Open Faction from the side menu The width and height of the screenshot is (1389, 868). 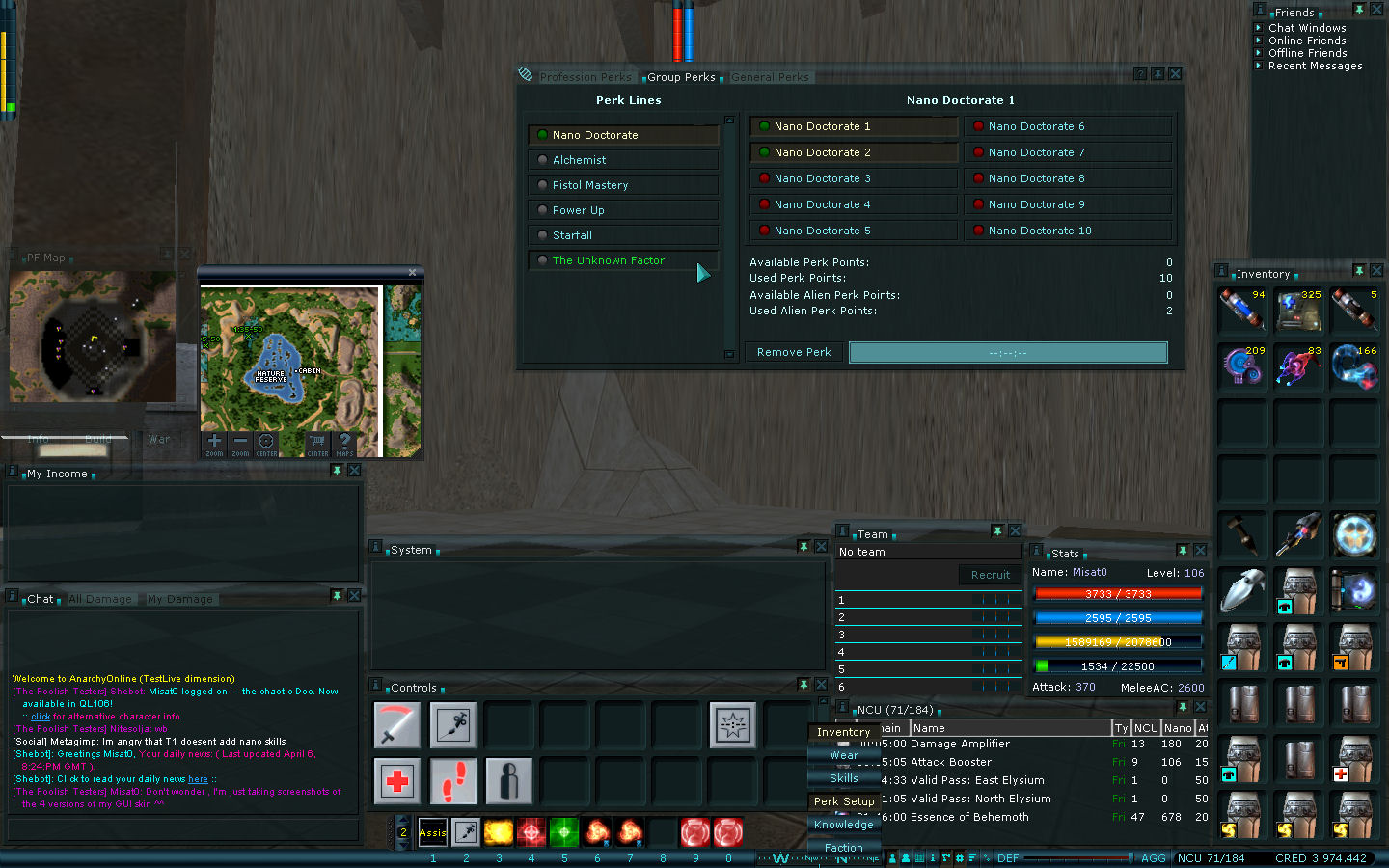[x=844, y=848]
